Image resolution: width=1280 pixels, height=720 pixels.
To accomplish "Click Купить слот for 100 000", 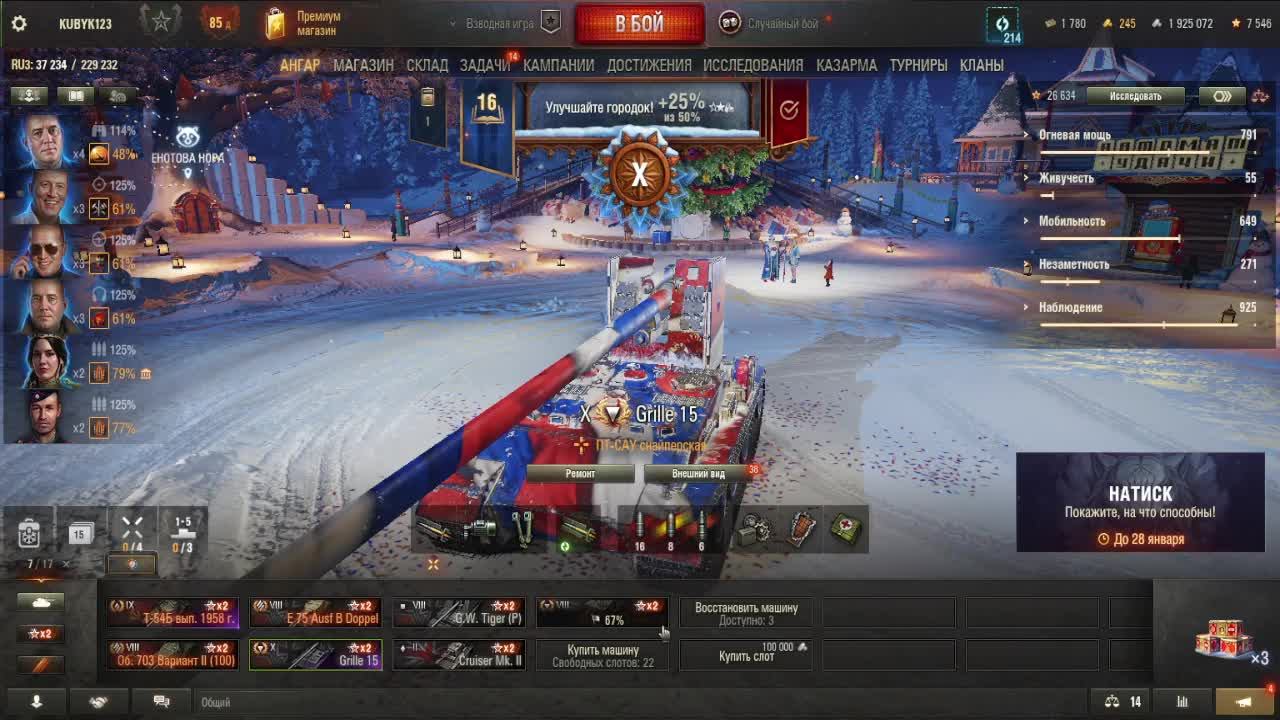I will pos(746,655).
